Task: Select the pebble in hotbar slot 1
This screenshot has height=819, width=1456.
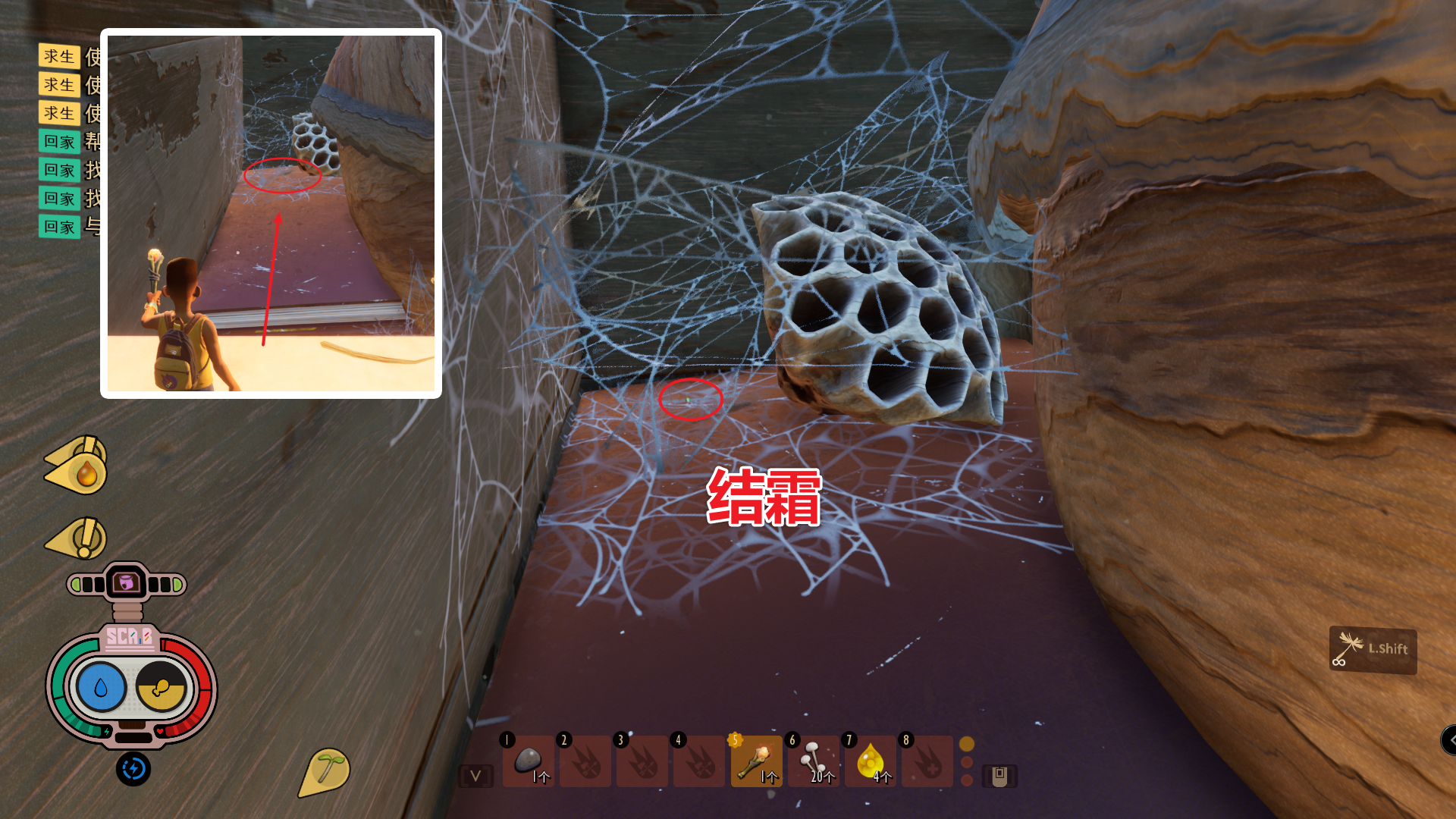Action: (529, 762)
